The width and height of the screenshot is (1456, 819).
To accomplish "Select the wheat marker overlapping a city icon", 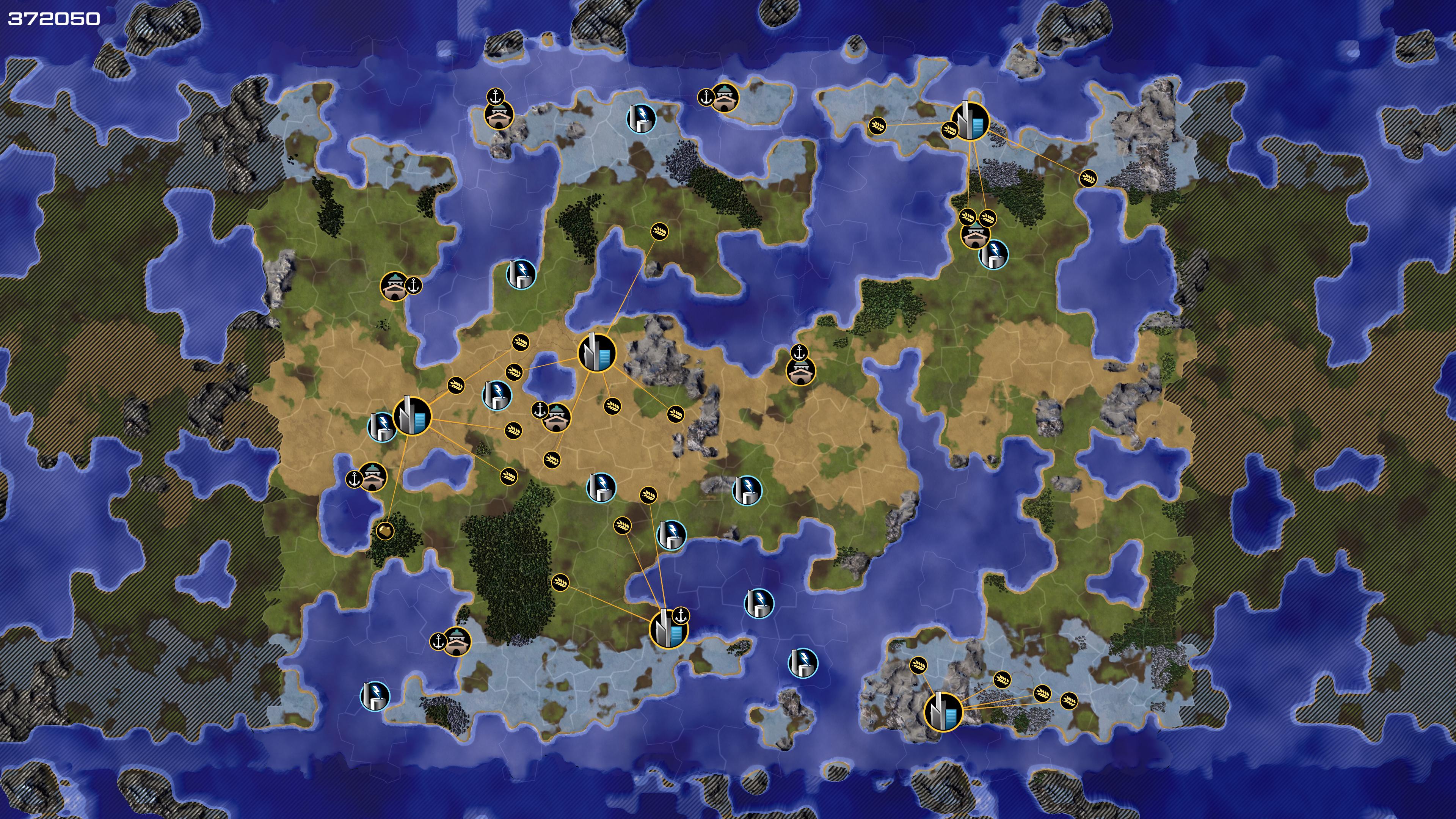I will [x=949, y=130].
